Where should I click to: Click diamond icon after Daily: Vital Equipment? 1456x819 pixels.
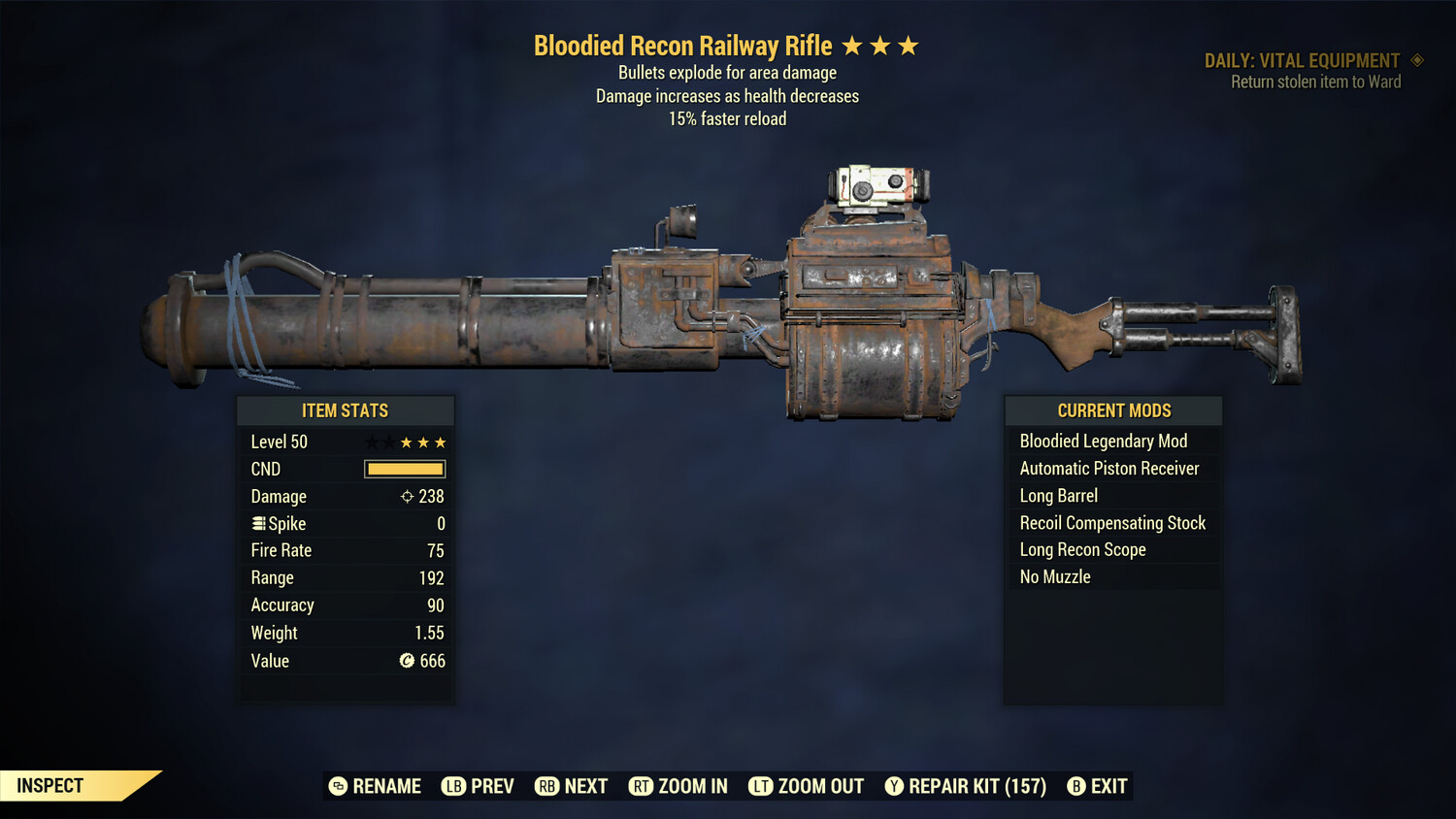1415,60
